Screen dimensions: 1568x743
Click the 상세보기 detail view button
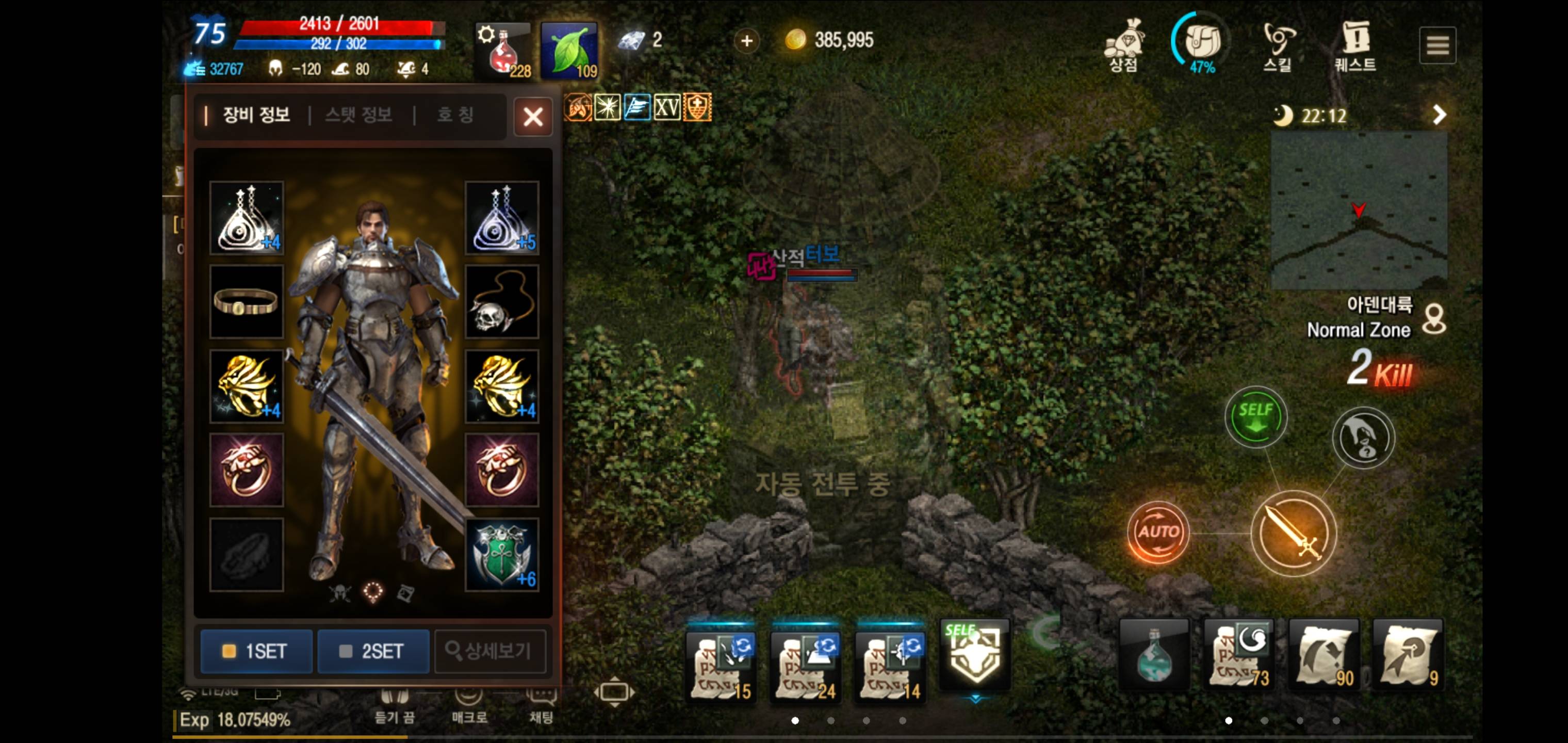point(489,651)
